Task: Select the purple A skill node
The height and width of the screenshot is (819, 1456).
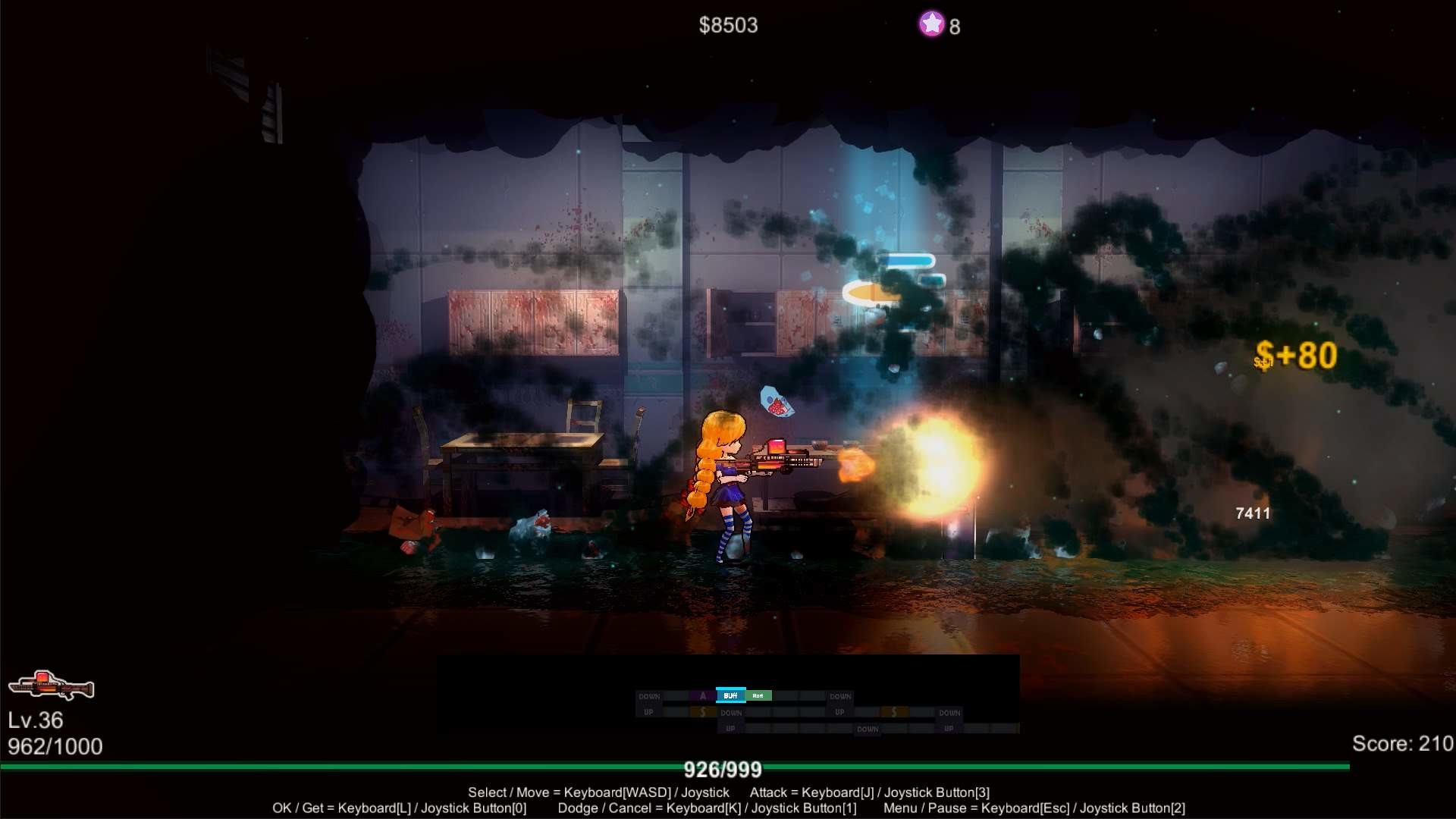Action: (702, 695)
